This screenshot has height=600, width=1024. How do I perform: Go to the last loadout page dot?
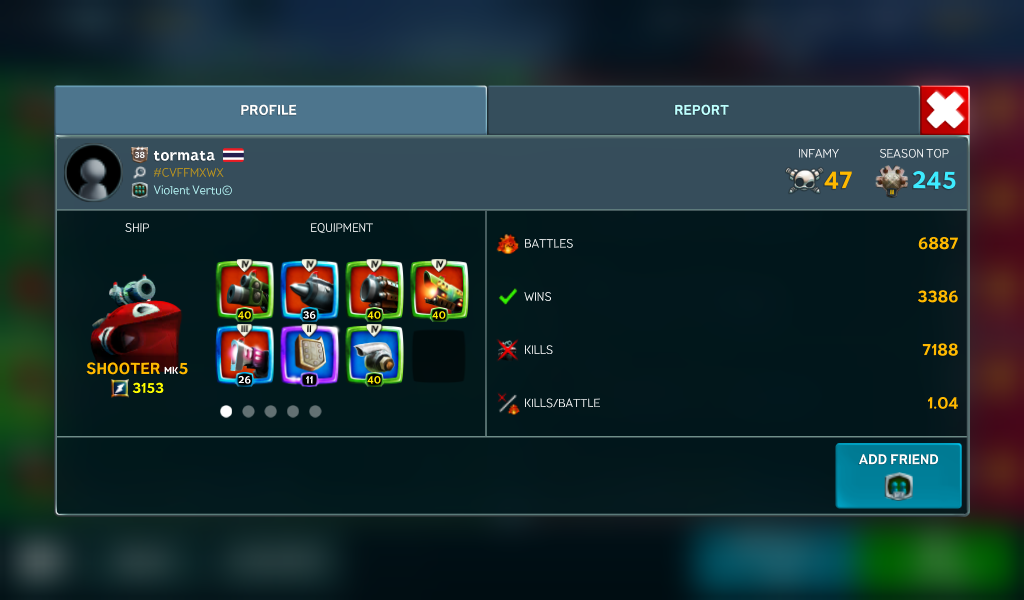coord(315,411)
